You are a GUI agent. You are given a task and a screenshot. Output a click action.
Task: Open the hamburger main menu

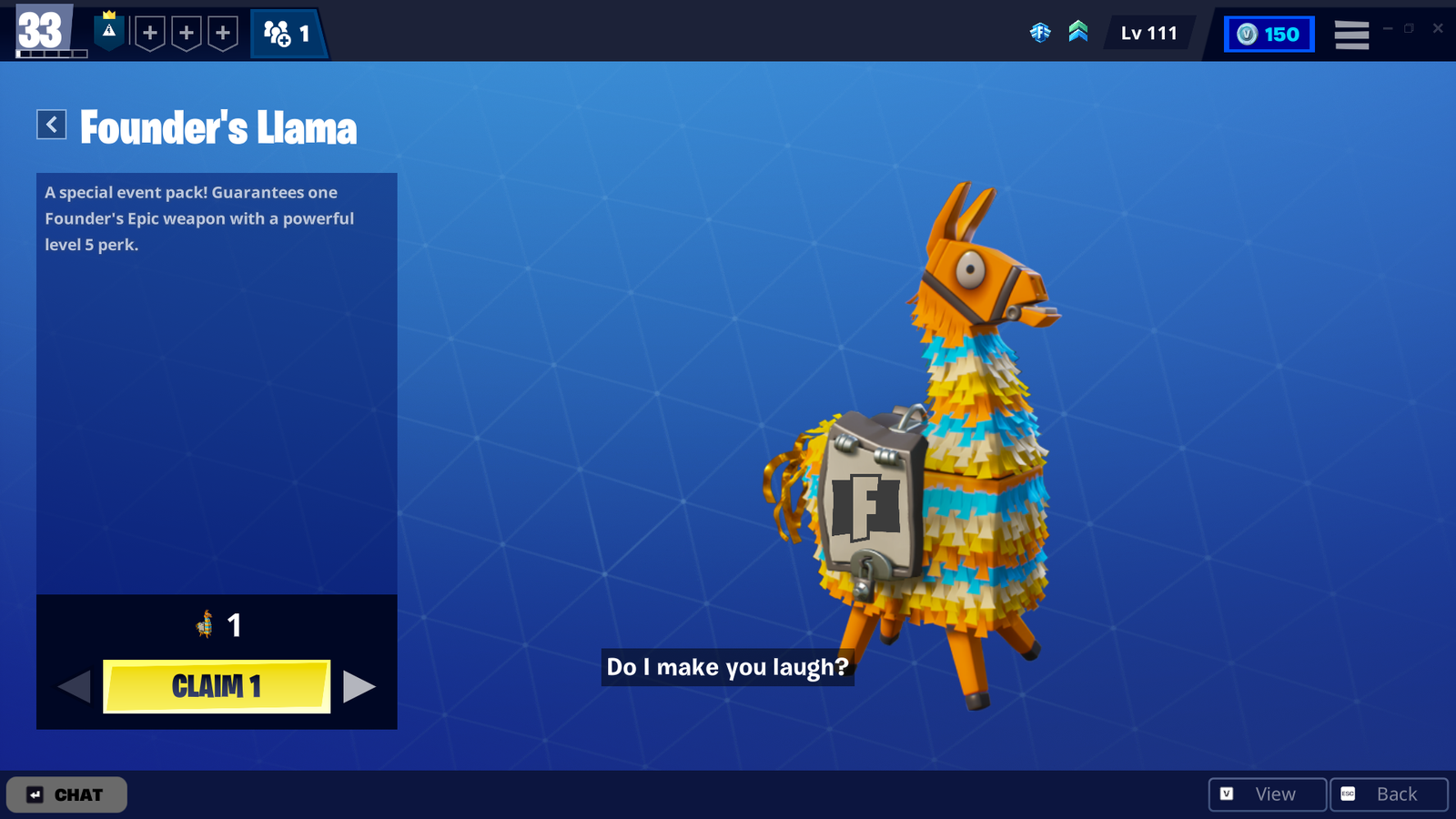[x=1351, y=35]
